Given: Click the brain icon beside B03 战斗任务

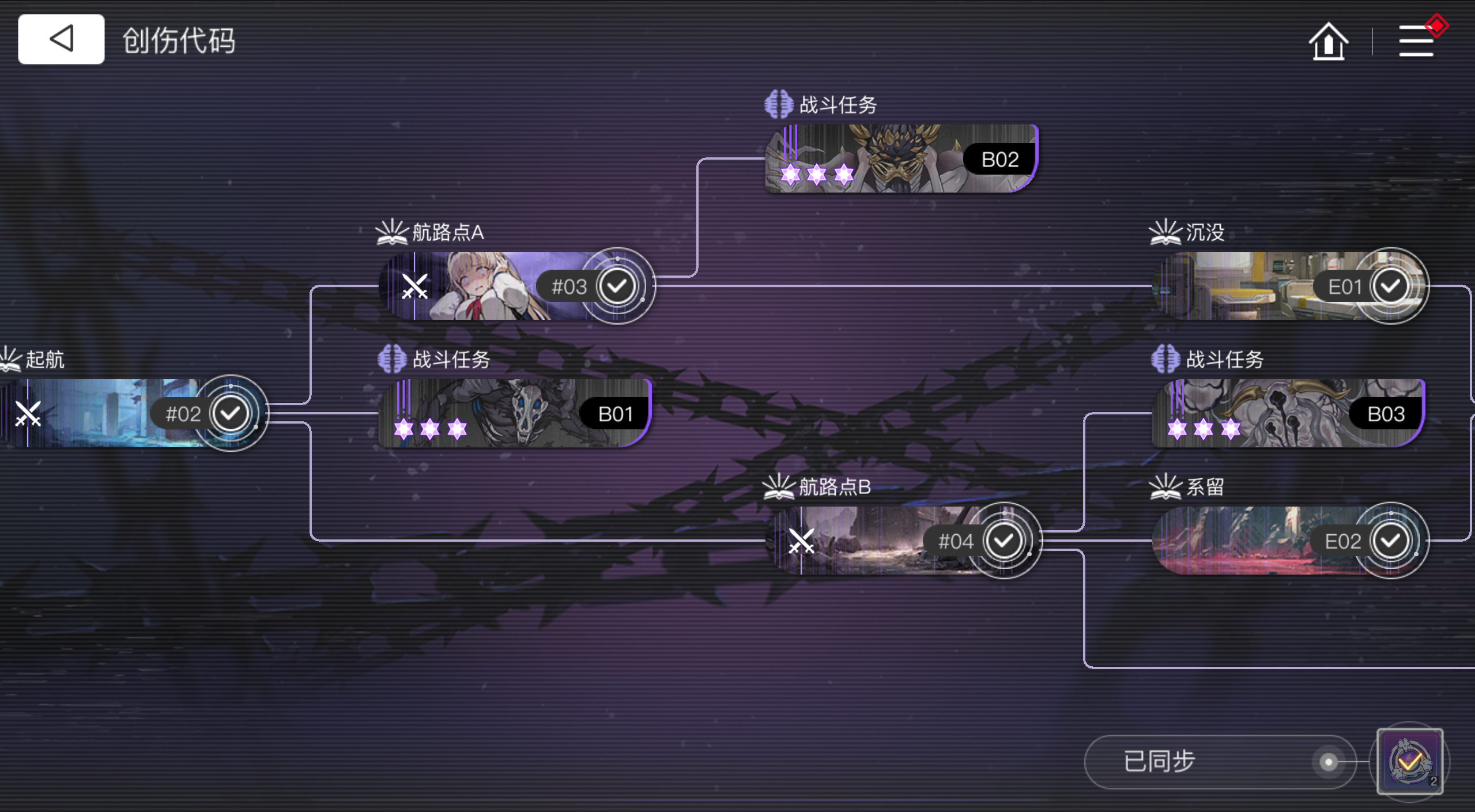Looking at the screenshot, I should tap(1165, 358).
